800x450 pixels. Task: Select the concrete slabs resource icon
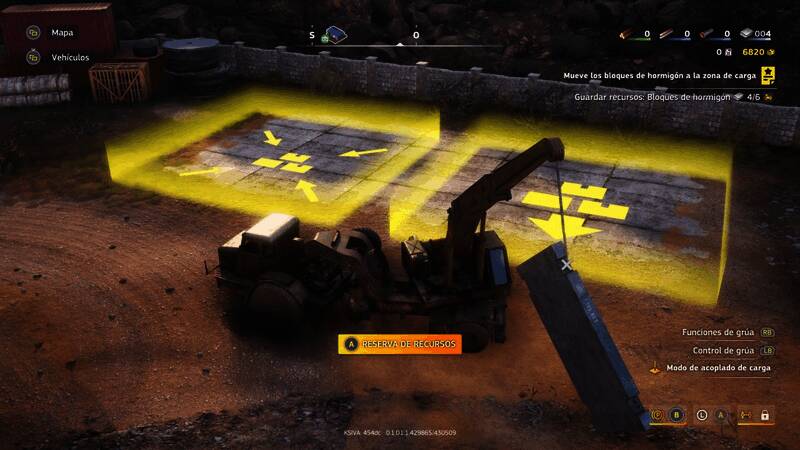[x=747, y=34]
